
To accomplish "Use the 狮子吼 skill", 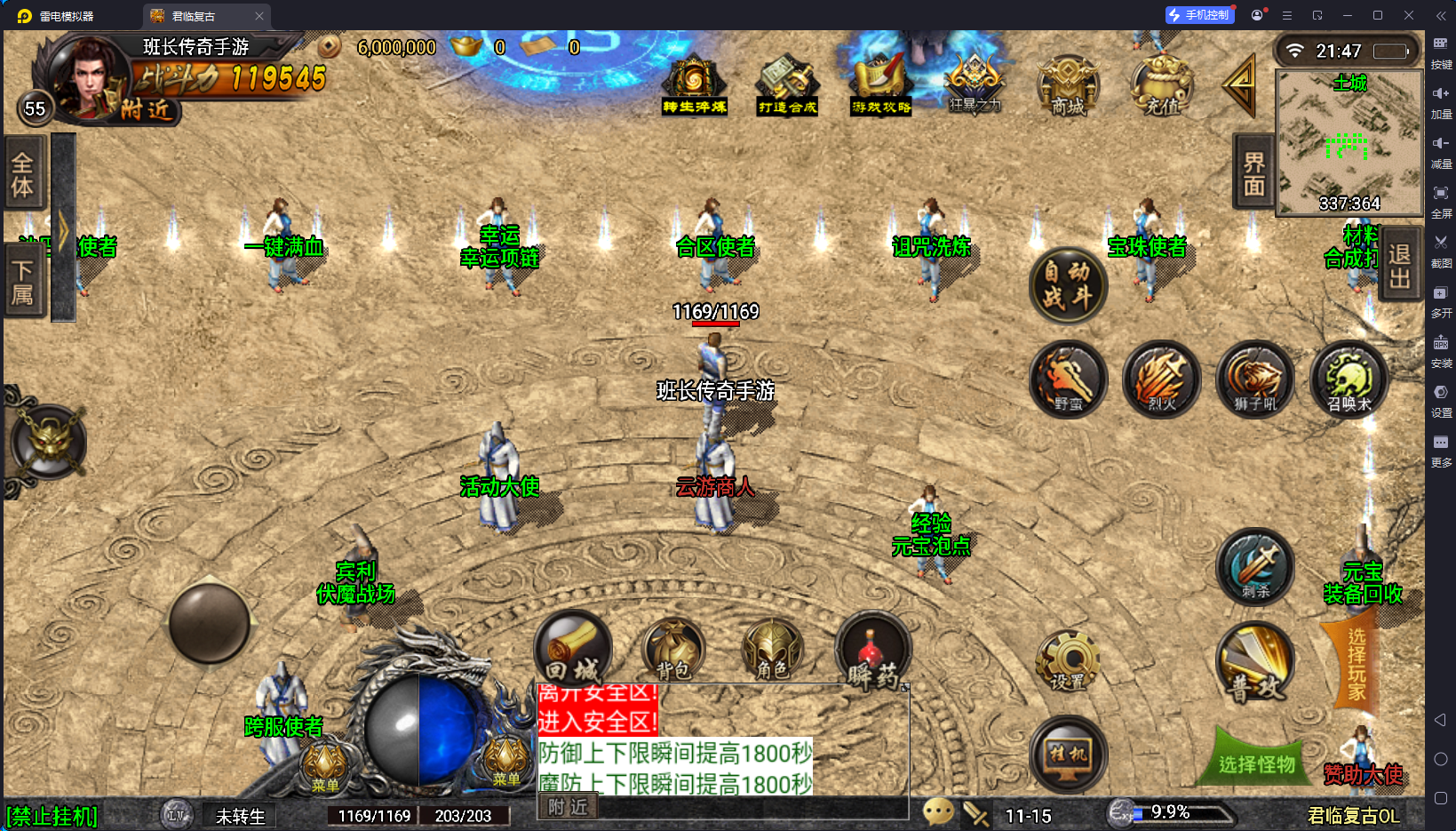I will pyautogui.click(x=1254, y=380).
